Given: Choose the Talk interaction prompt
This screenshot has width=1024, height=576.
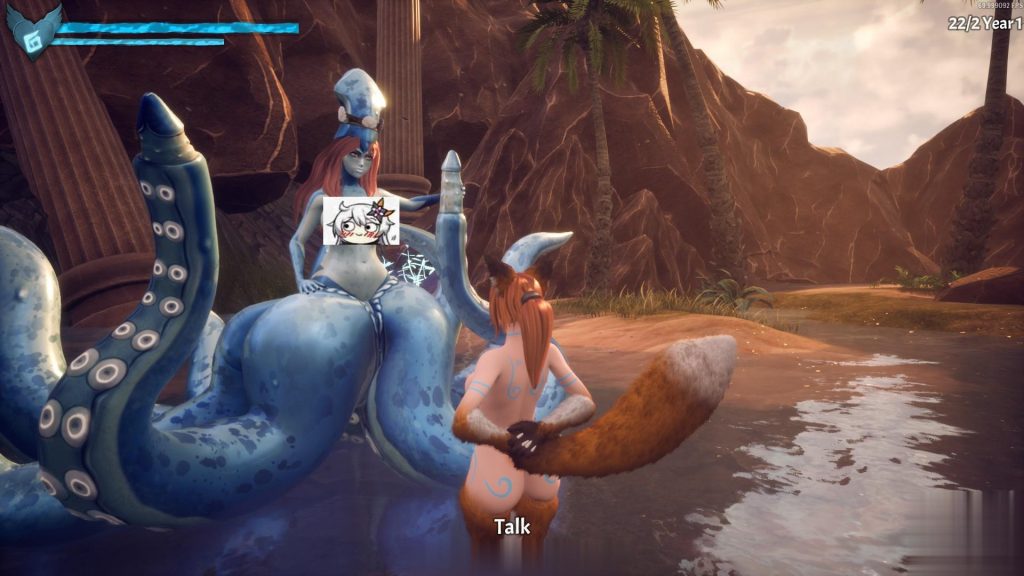Looking at the screenshot, I should 511,527.
